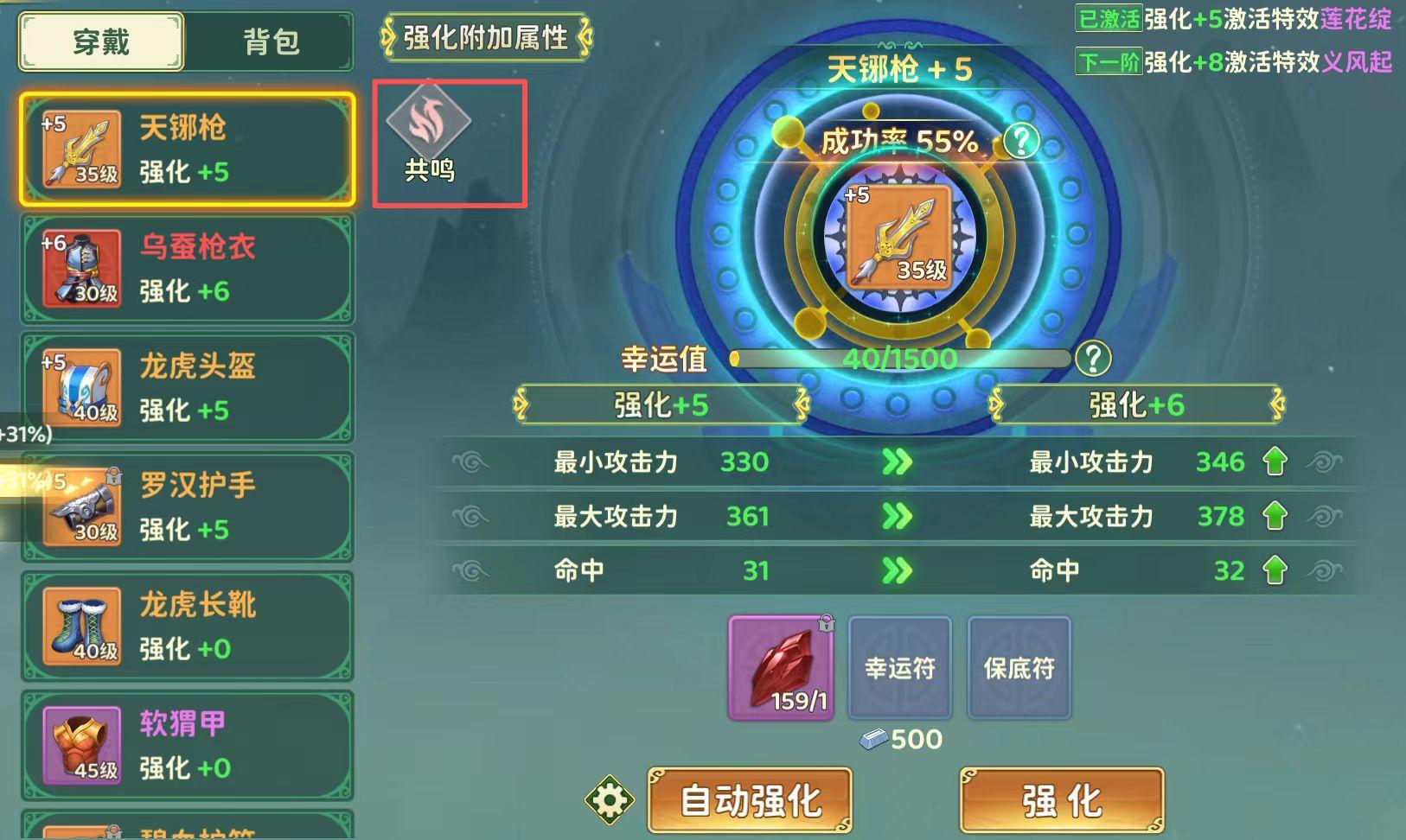Screen dimensions: 1406x840
Task: Click the 强化+6 preview header arrows
Action: point(1135,404)
